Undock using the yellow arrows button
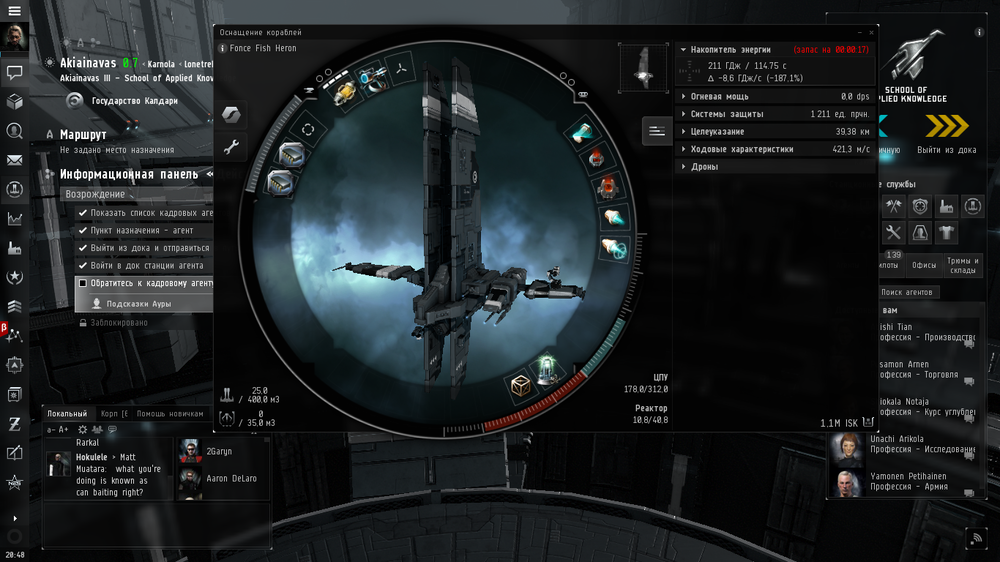 [x=946, y=125]
